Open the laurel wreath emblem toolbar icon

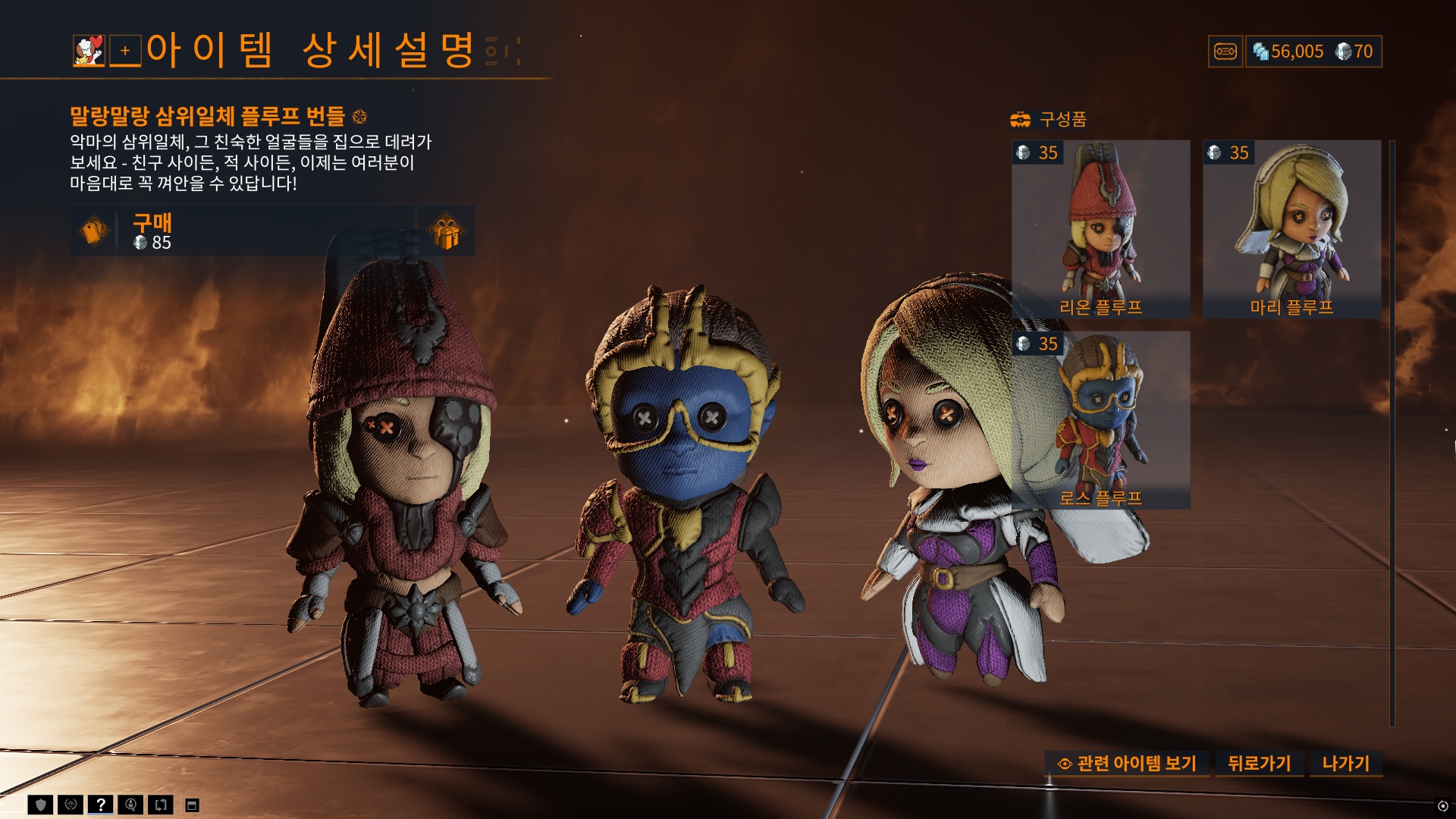[x=71, y=805]
